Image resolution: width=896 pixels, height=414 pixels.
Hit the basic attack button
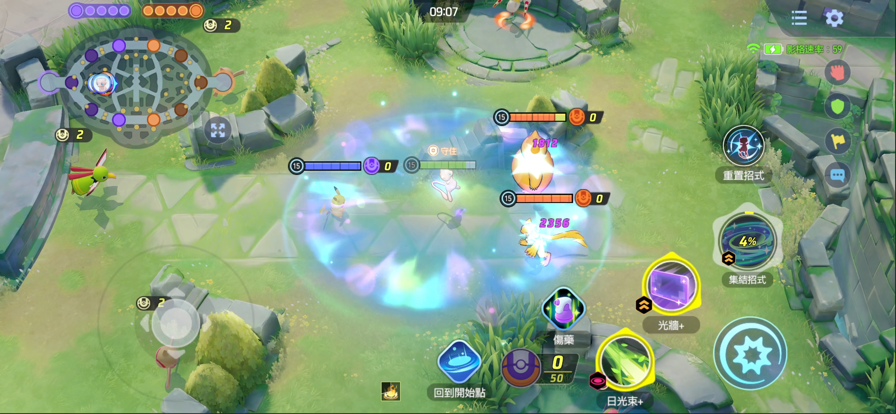[x=750, y=353]
